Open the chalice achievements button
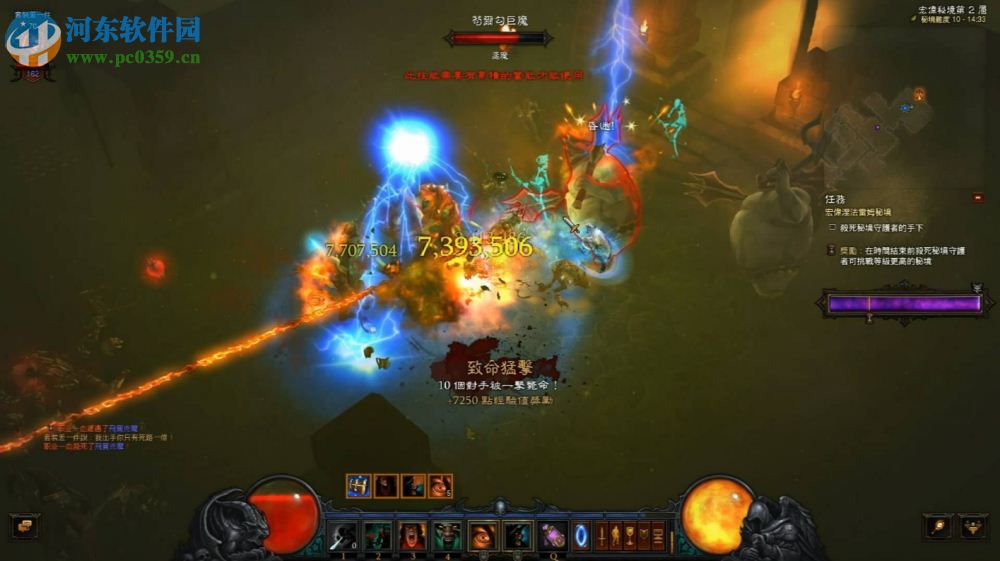 (x=630, y=536)
